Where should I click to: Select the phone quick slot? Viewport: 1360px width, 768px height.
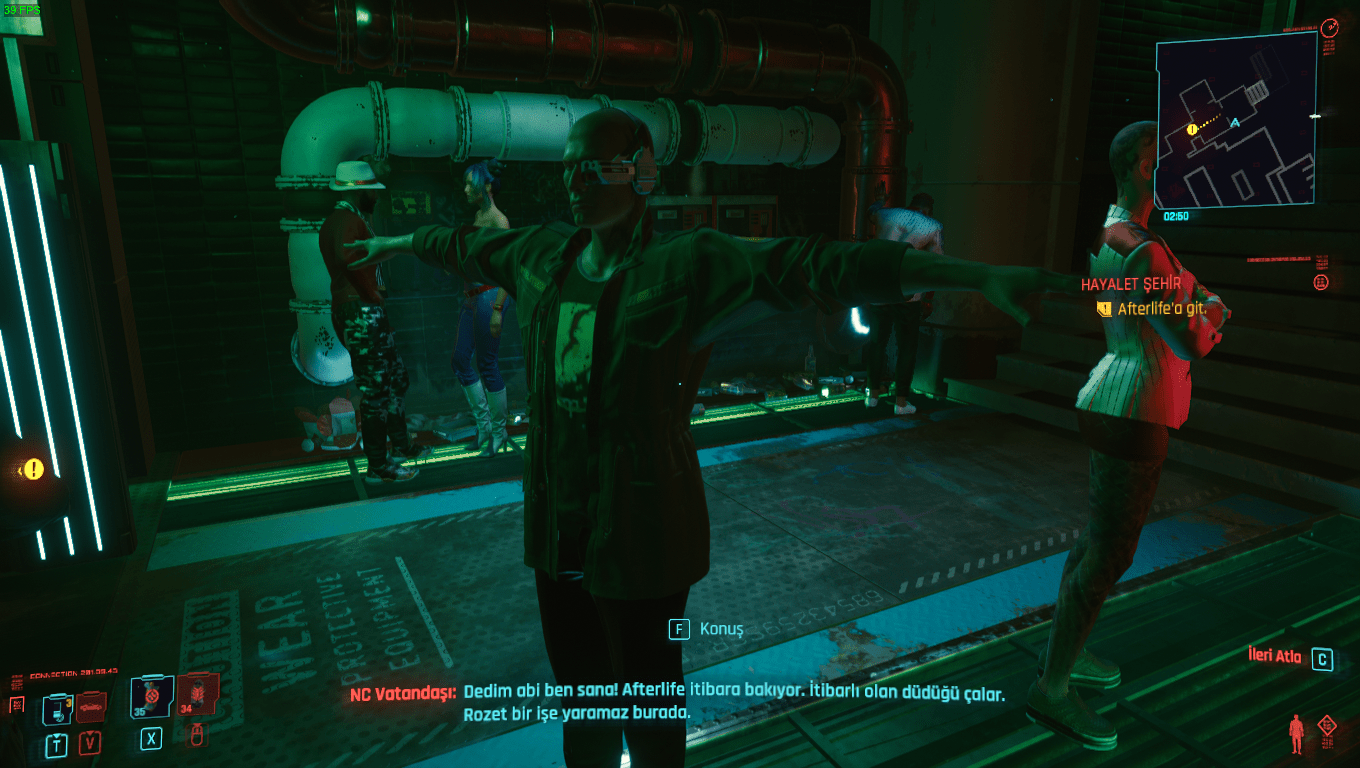point(56,710)
